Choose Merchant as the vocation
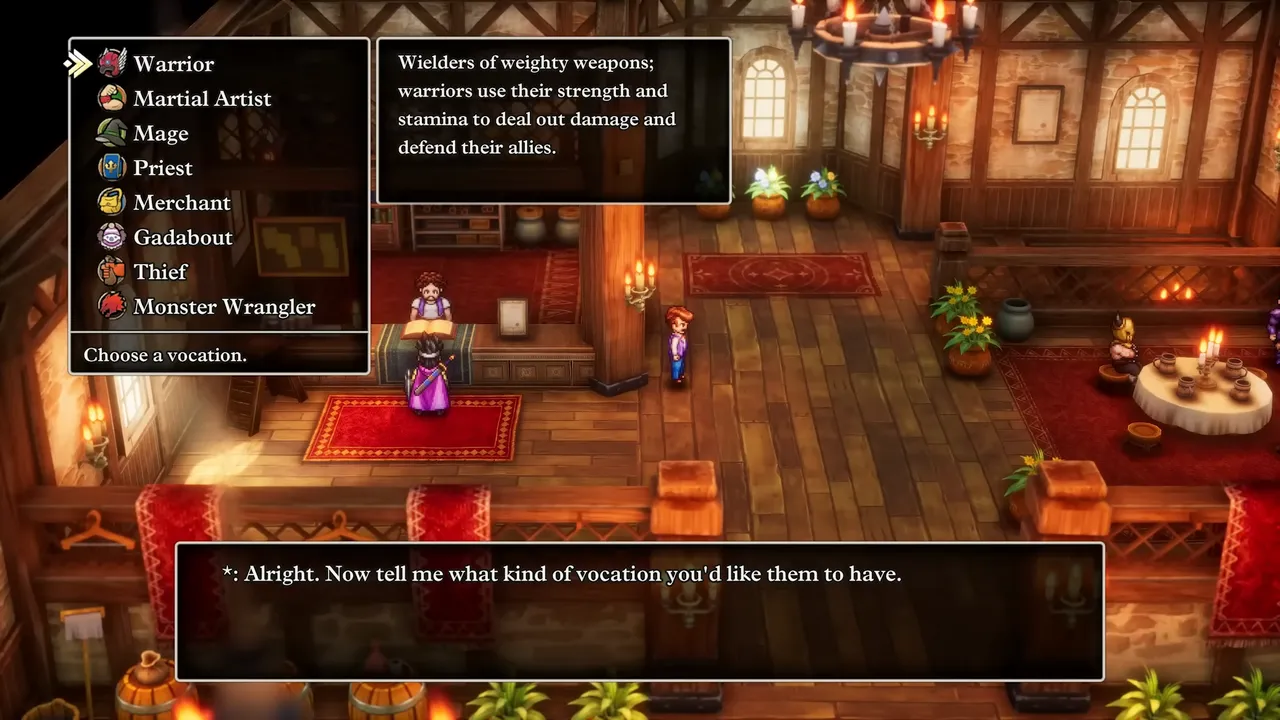This screenshot has width=1280, height=720. [x=181, y=203]
